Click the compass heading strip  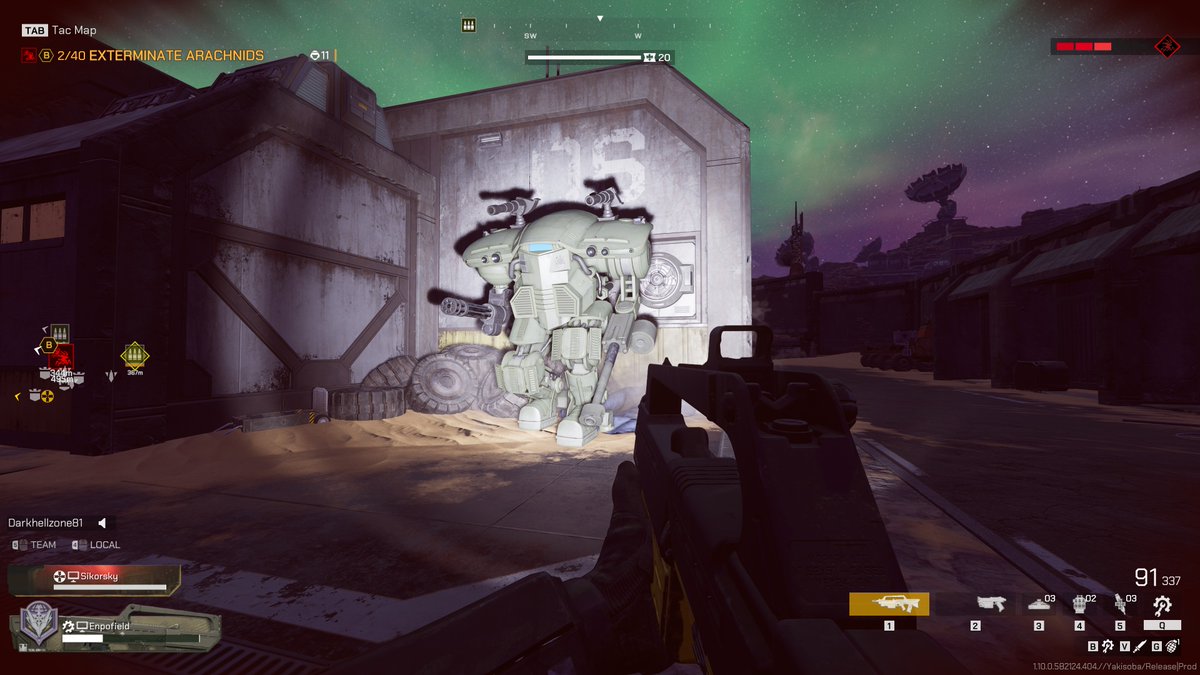pos(600,35)
